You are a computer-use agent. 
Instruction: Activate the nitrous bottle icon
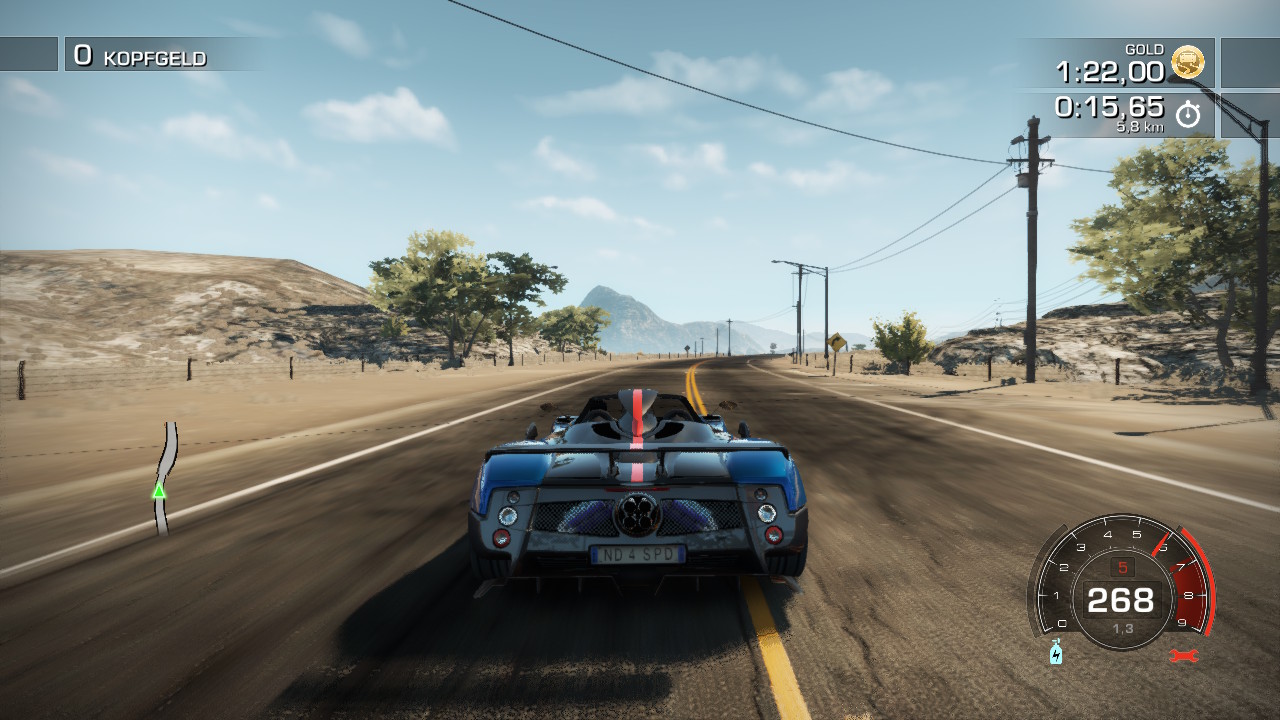tap(1056, 653)
